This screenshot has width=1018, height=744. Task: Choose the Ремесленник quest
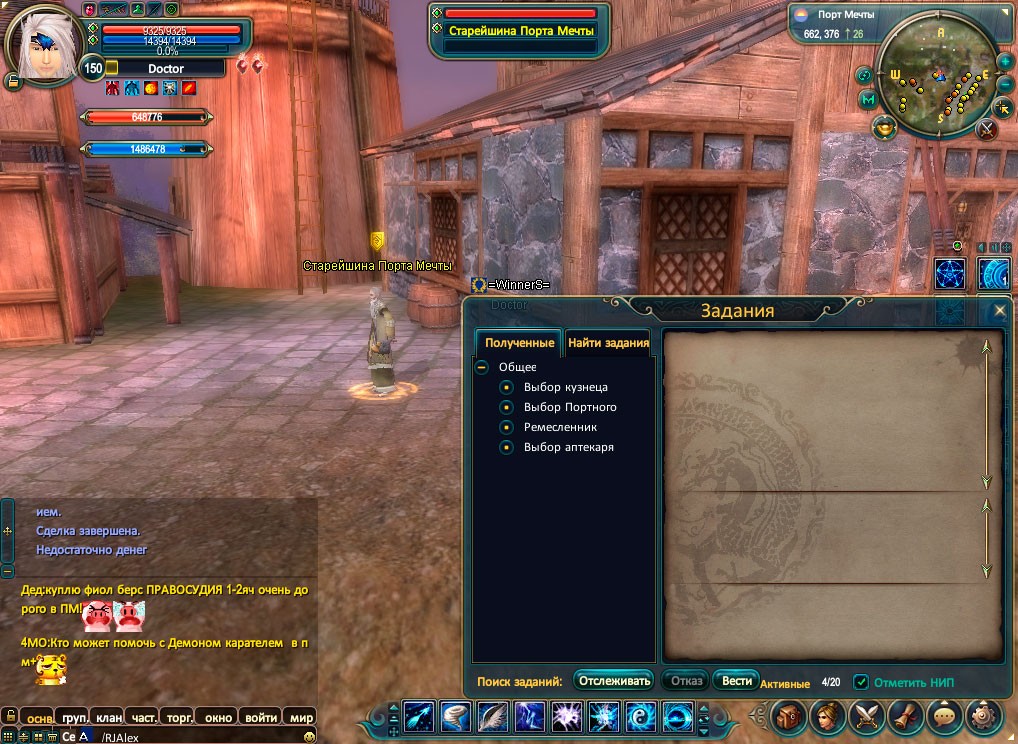(x=560, y=427)
